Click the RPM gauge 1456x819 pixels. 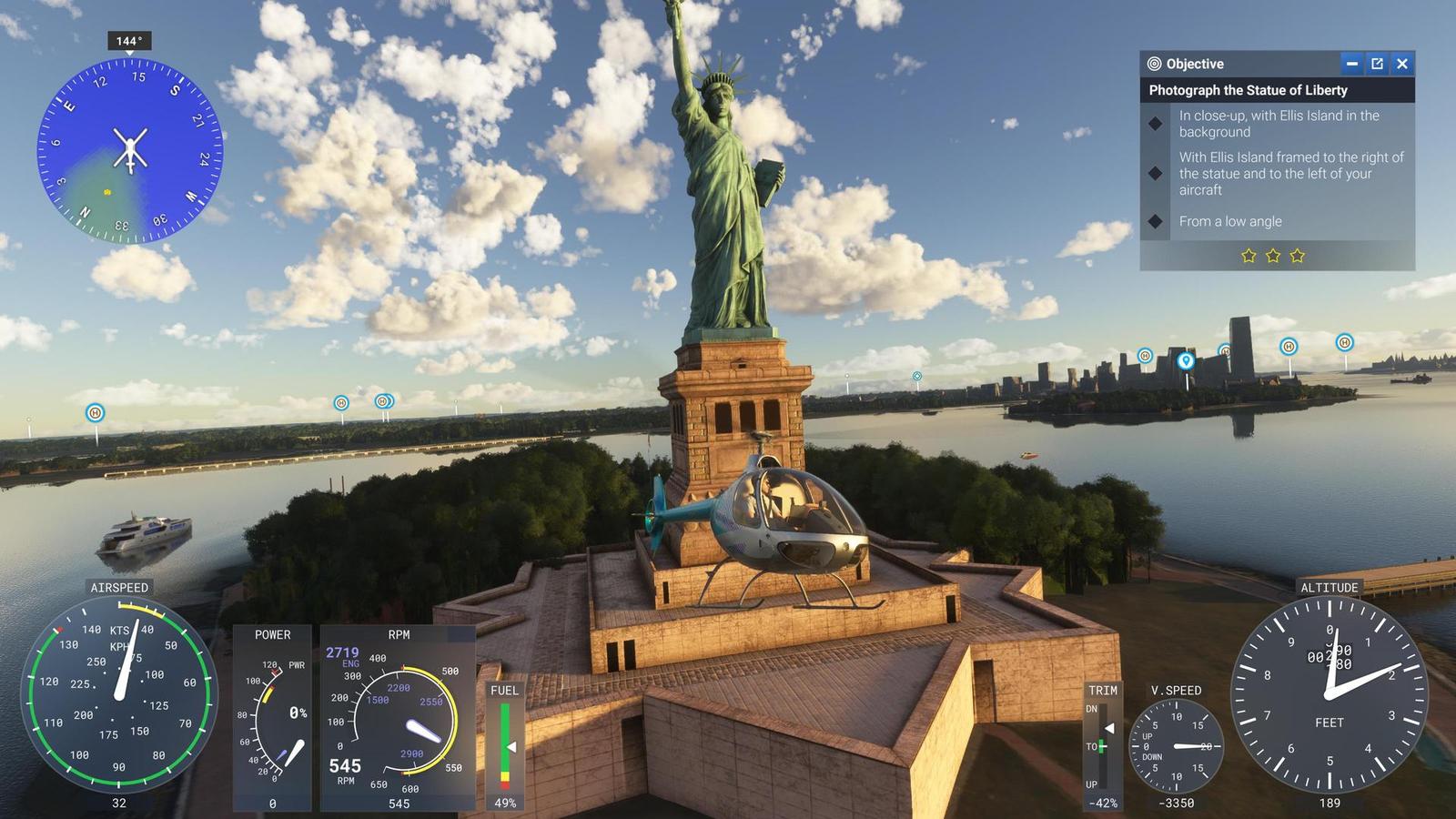[400, 719]
